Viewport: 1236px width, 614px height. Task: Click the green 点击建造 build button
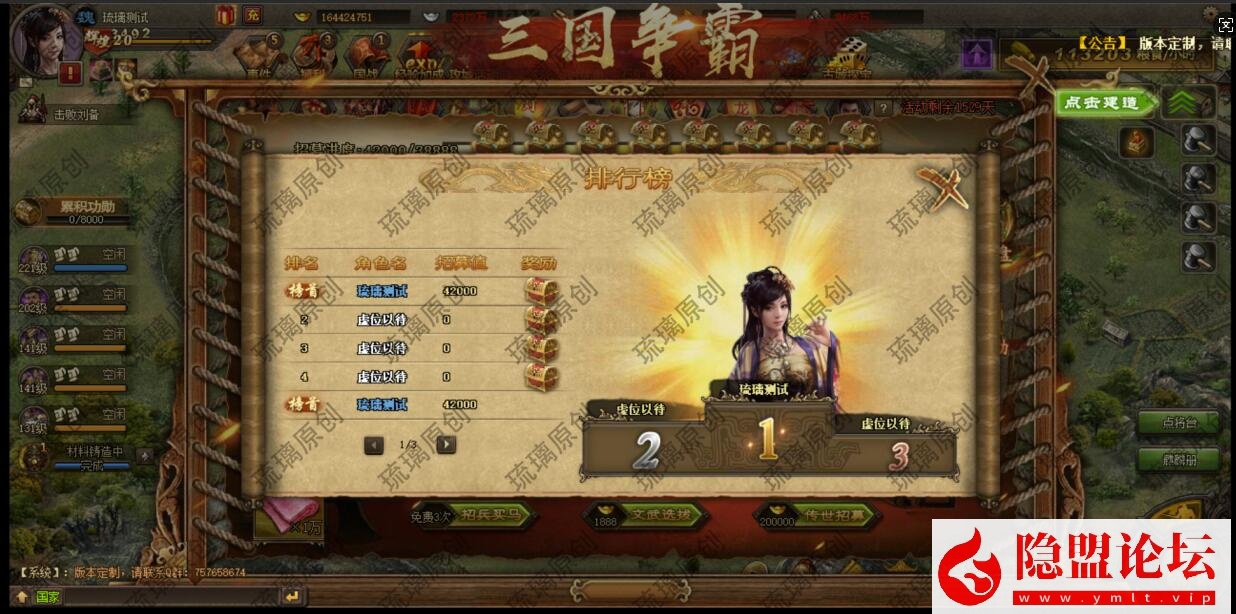(x=1100, y=103)
